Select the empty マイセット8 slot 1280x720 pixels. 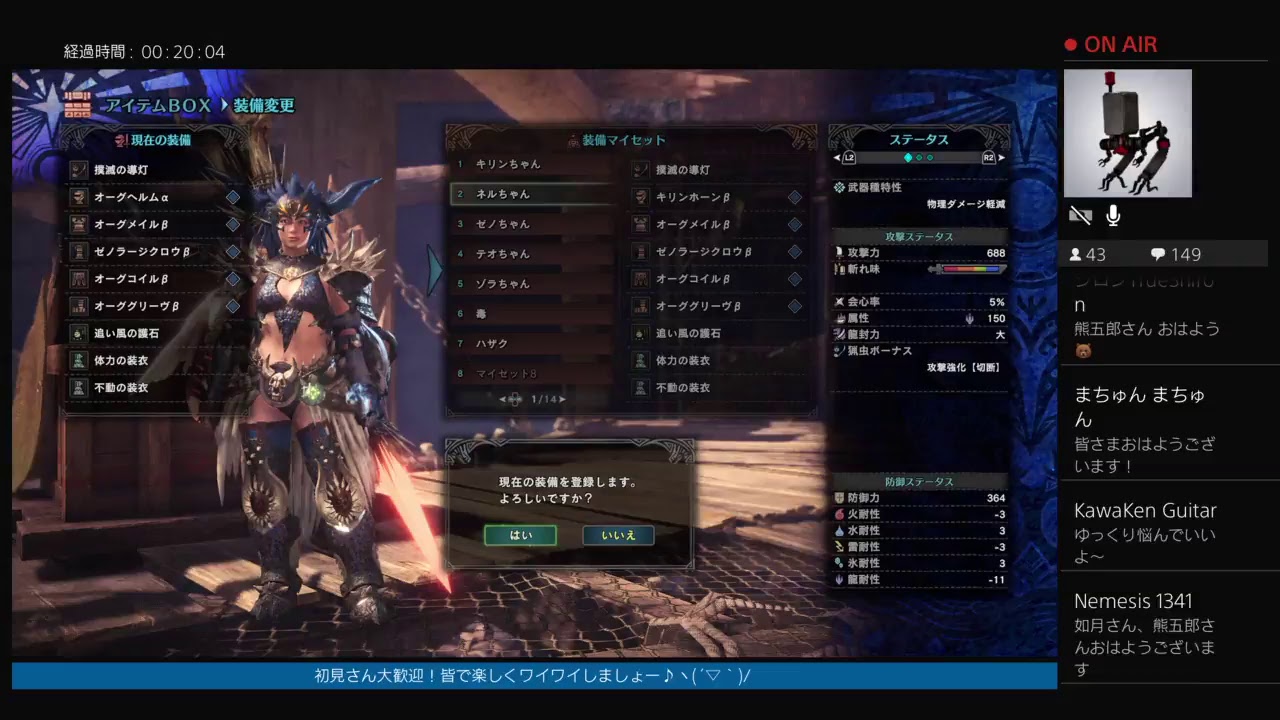[x=530, y=374]
